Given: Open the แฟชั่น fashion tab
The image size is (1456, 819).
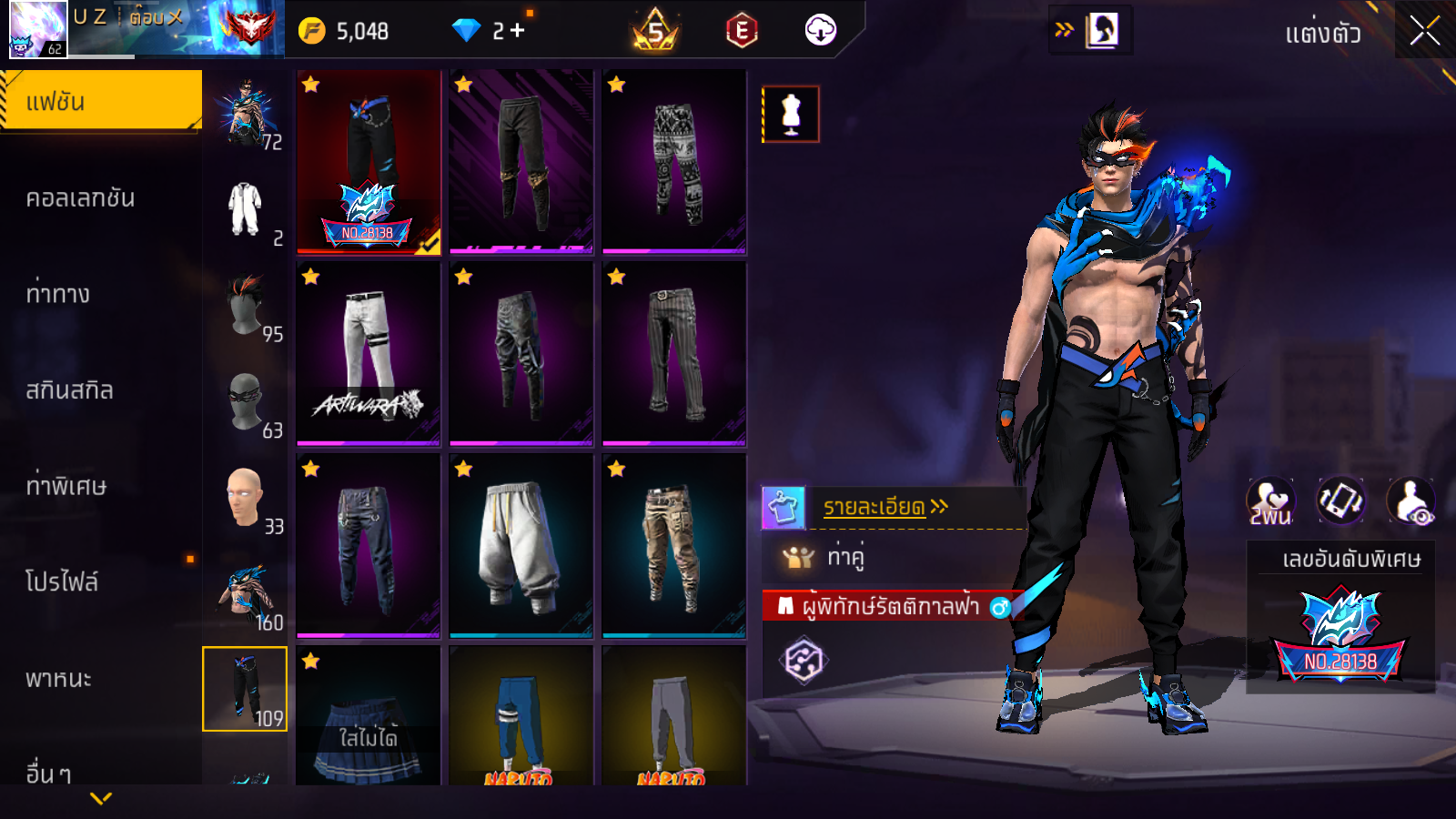Looking at the screenshot, I should 100,101.
